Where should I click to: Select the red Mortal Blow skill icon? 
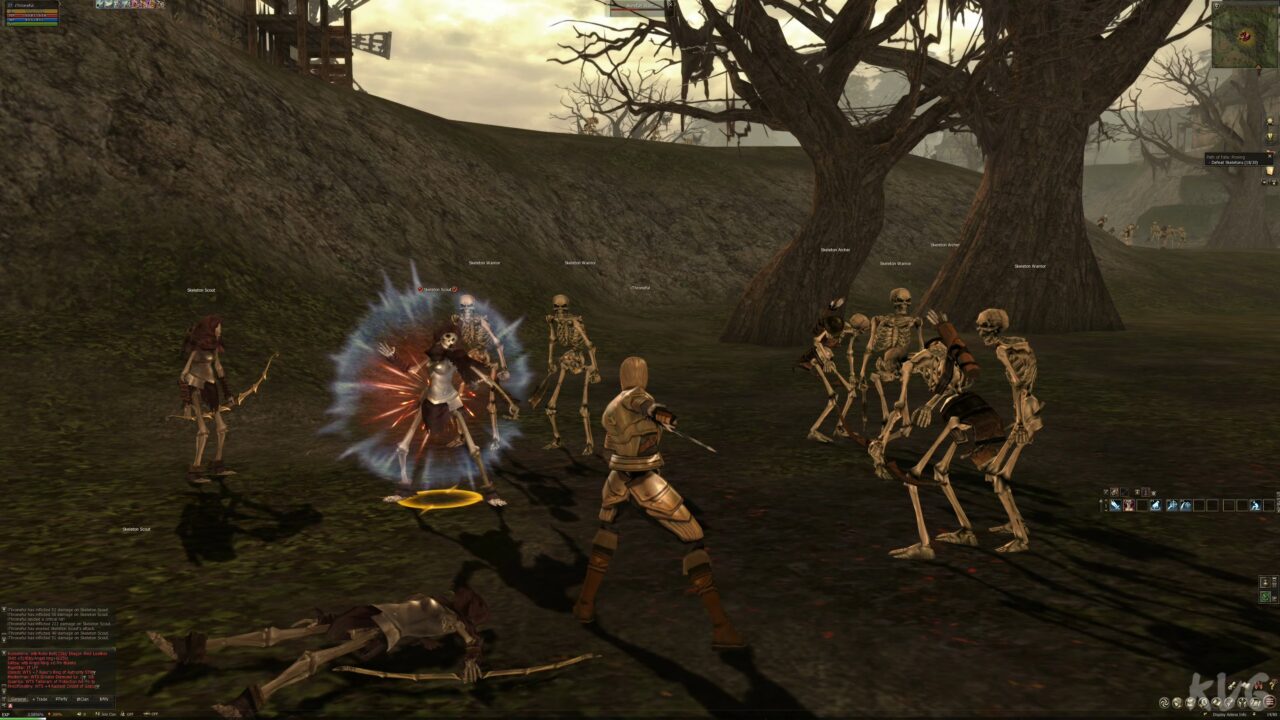tap(1128, 505)
